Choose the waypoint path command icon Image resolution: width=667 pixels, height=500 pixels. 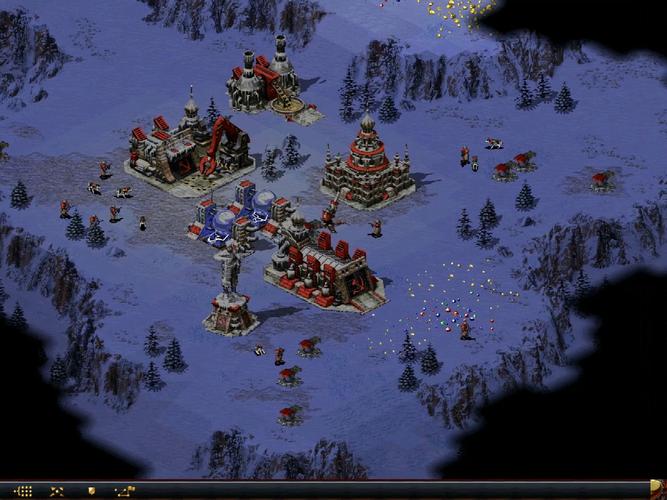coord(125,491)
